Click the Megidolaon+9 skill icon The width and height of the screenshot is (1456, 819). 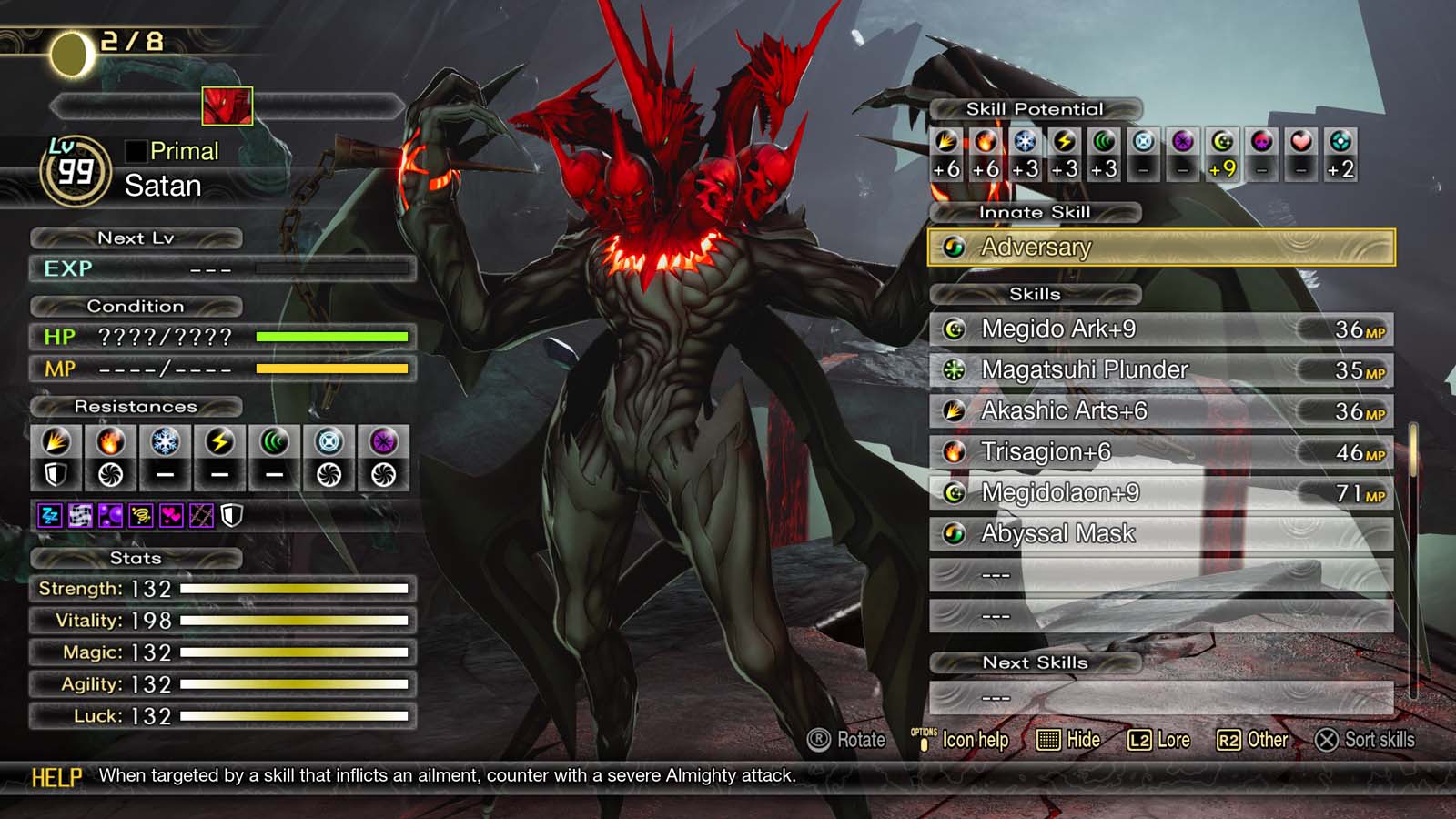(956, 492)
